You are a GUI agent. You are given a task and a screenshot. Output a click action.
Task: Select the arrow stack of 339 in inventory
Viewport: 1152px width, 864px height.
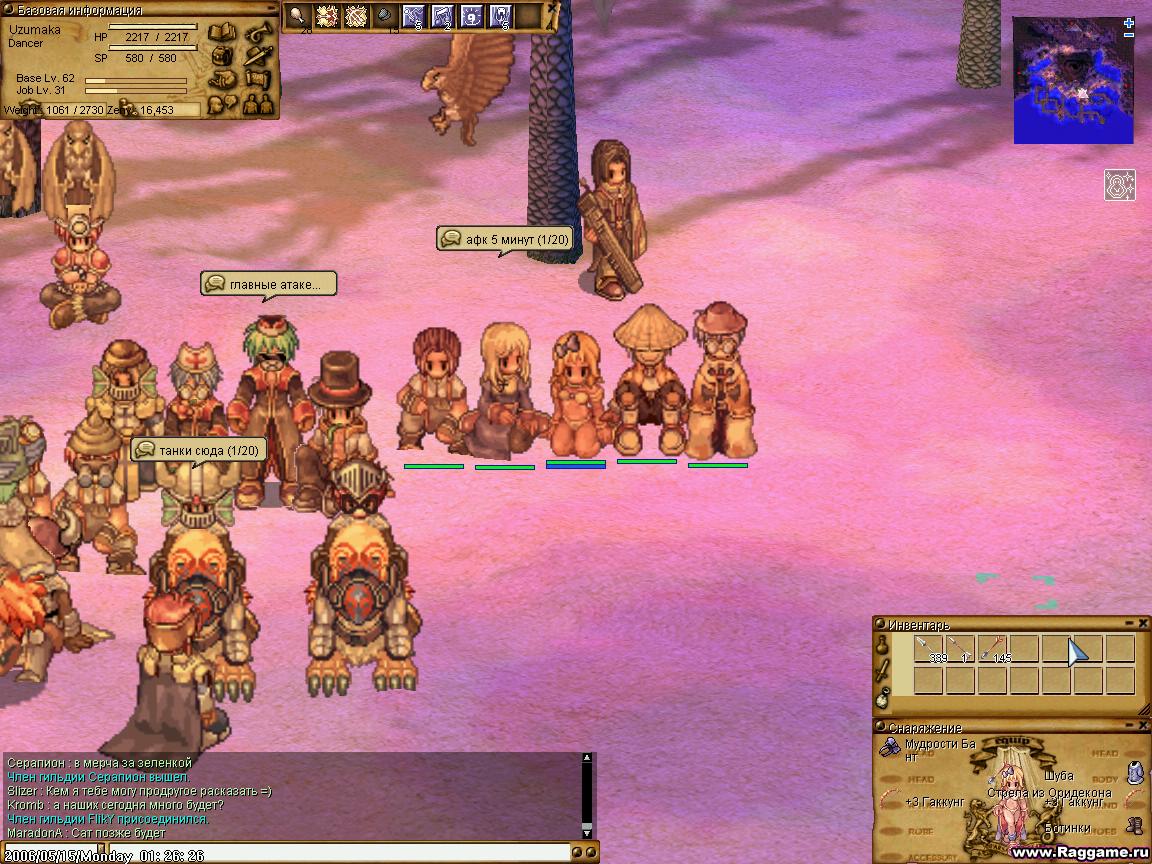930,650
